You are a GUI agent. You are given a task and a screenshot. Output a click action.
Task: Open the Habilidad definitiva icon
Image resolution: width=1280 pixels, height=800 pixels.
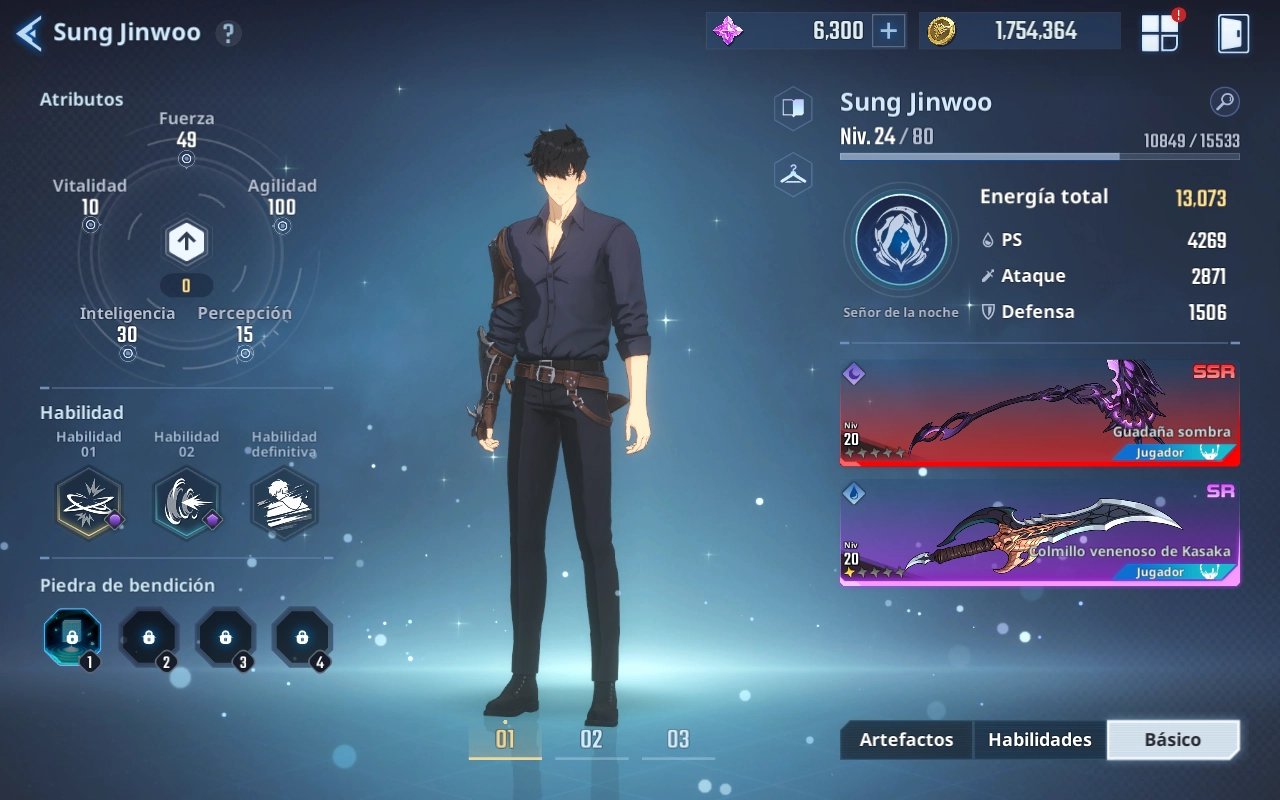click(x=284, y=502)
